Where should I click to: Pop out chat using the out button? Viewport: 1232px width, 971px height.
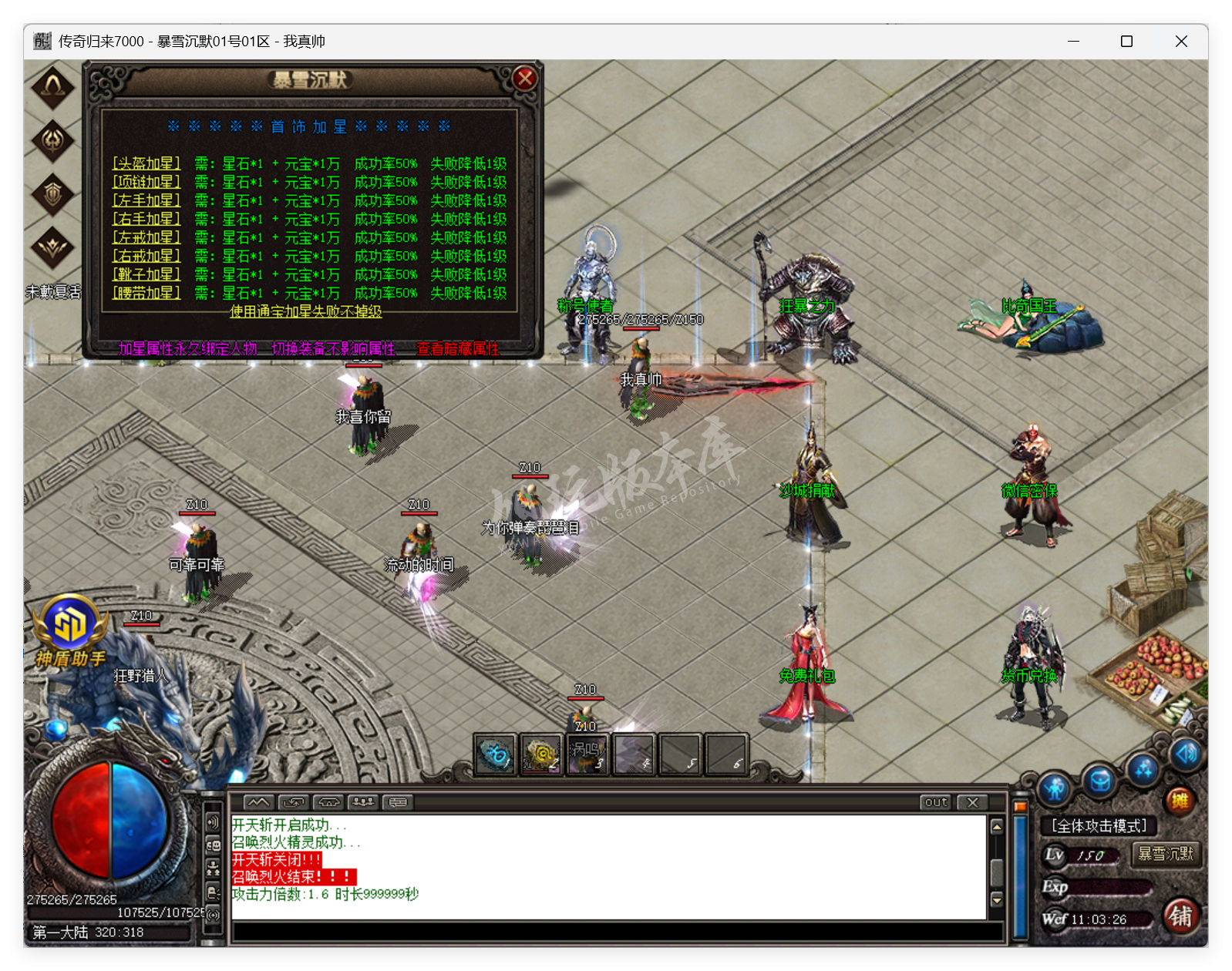[935, 803]
